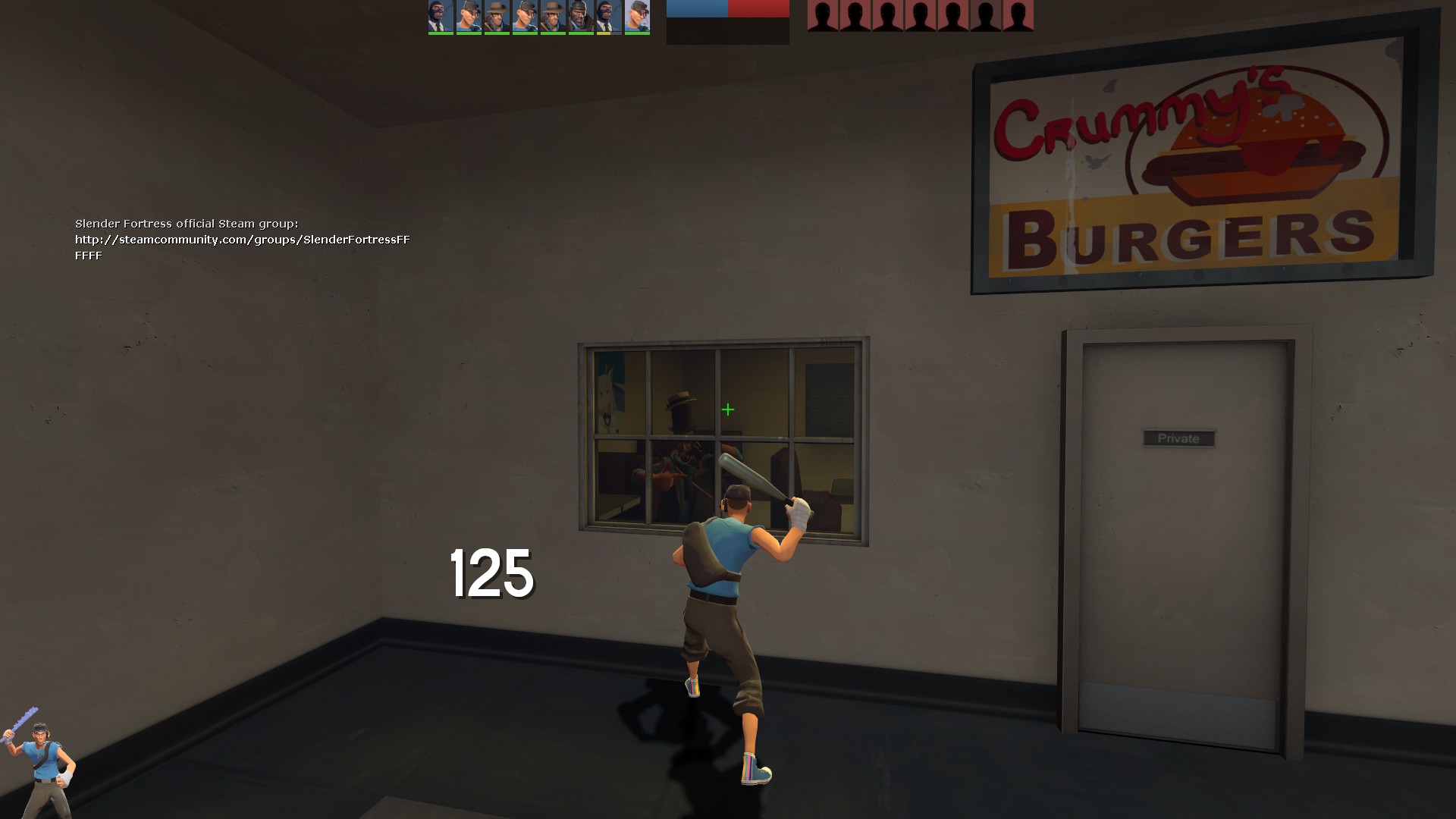Viewport: 1456px width, 819px height.
Task: Open the Slender Fortress Steam group link
Action: pyautogui.click(x=242, y=240)
